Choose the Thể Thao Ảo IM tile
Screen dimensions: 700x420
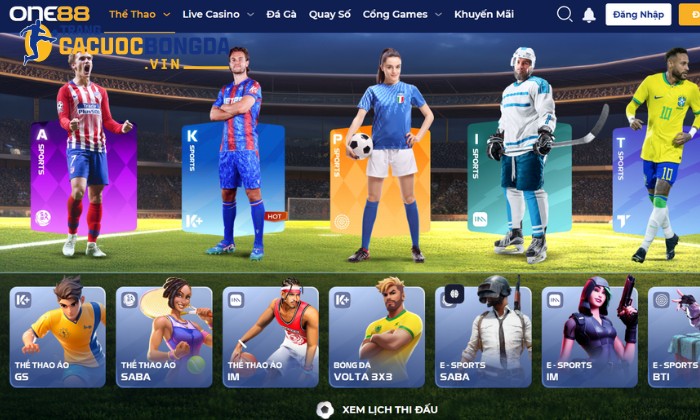(x=271, y=337)
